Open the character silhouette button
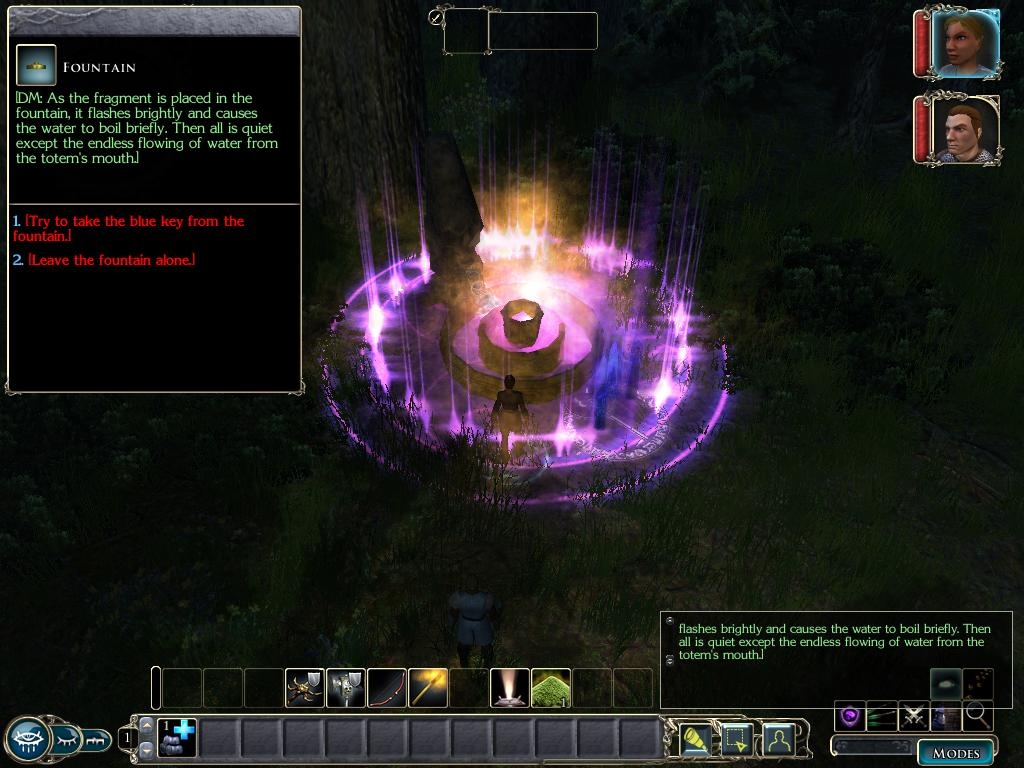Screen dimensions: 1024x768 [777, 739]
